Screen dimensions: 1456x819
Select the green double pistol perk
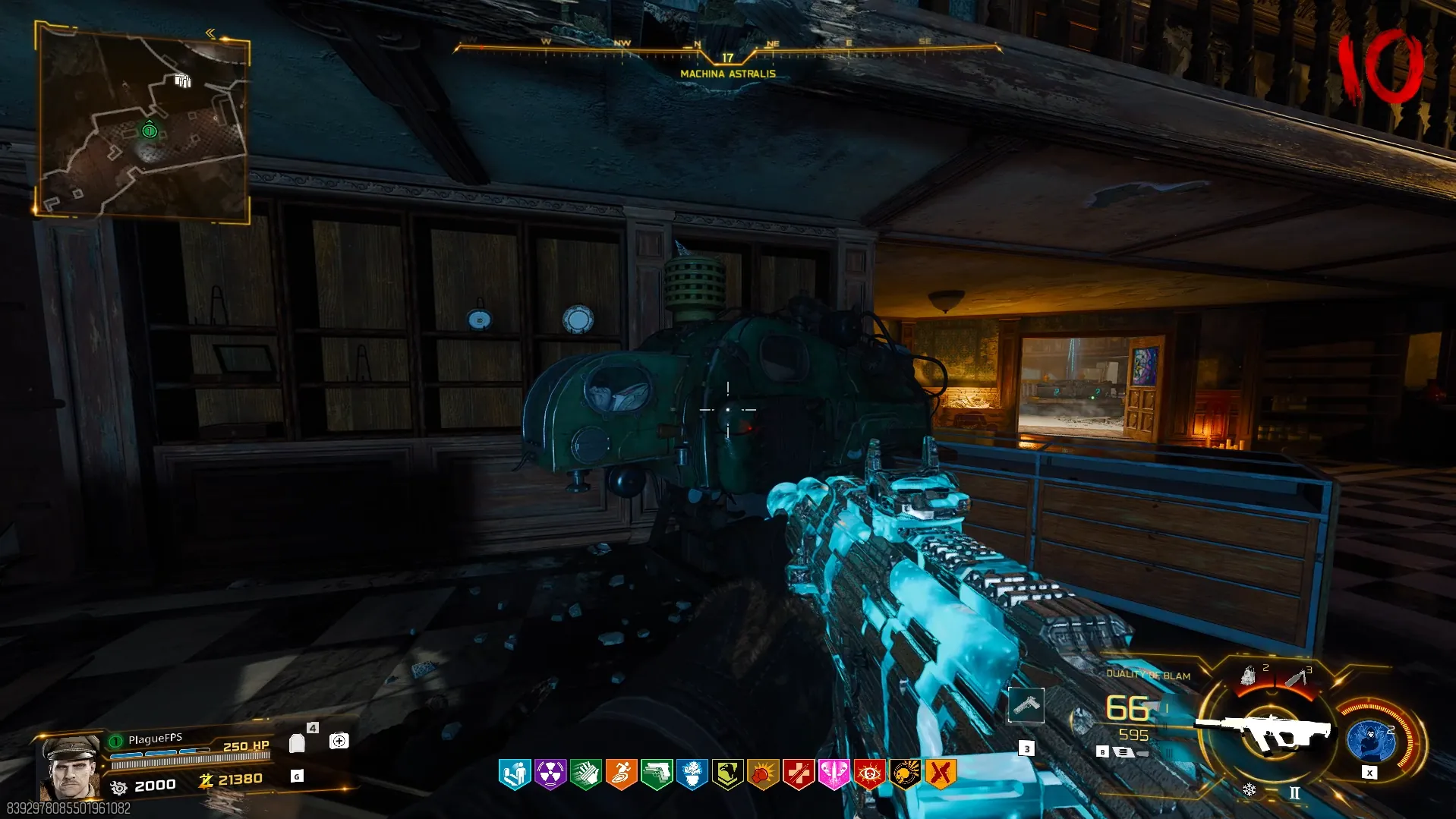point(657,774)
